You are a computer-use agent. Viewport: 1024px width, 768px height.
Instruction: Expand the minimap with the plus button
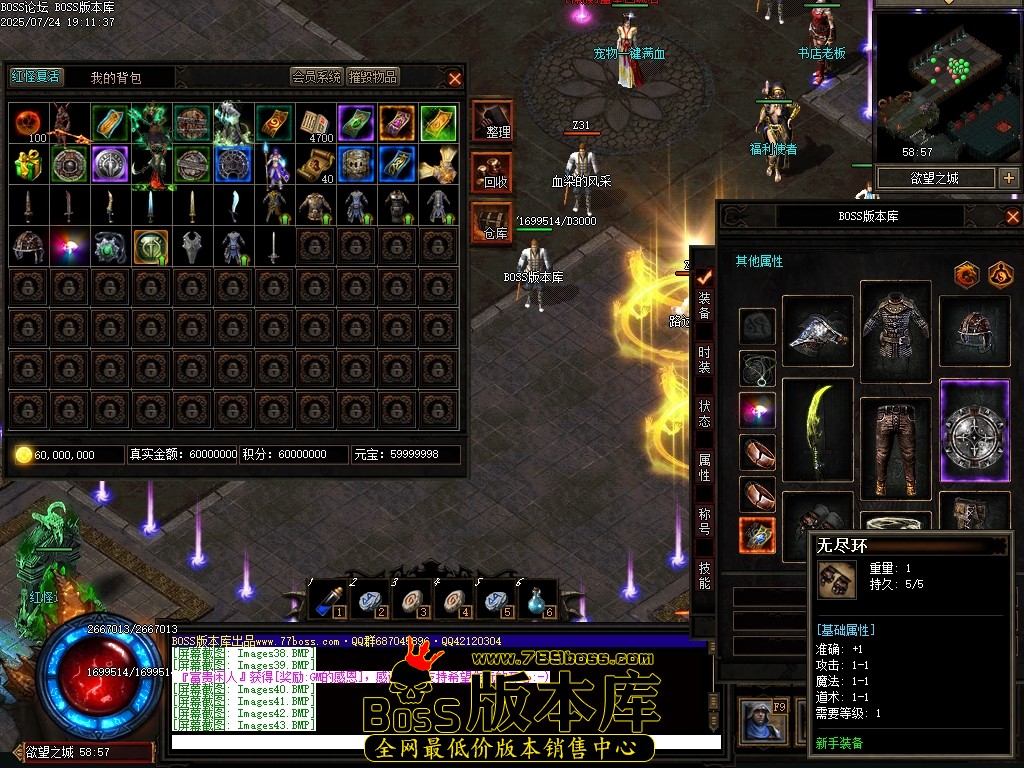(1008, 178)
